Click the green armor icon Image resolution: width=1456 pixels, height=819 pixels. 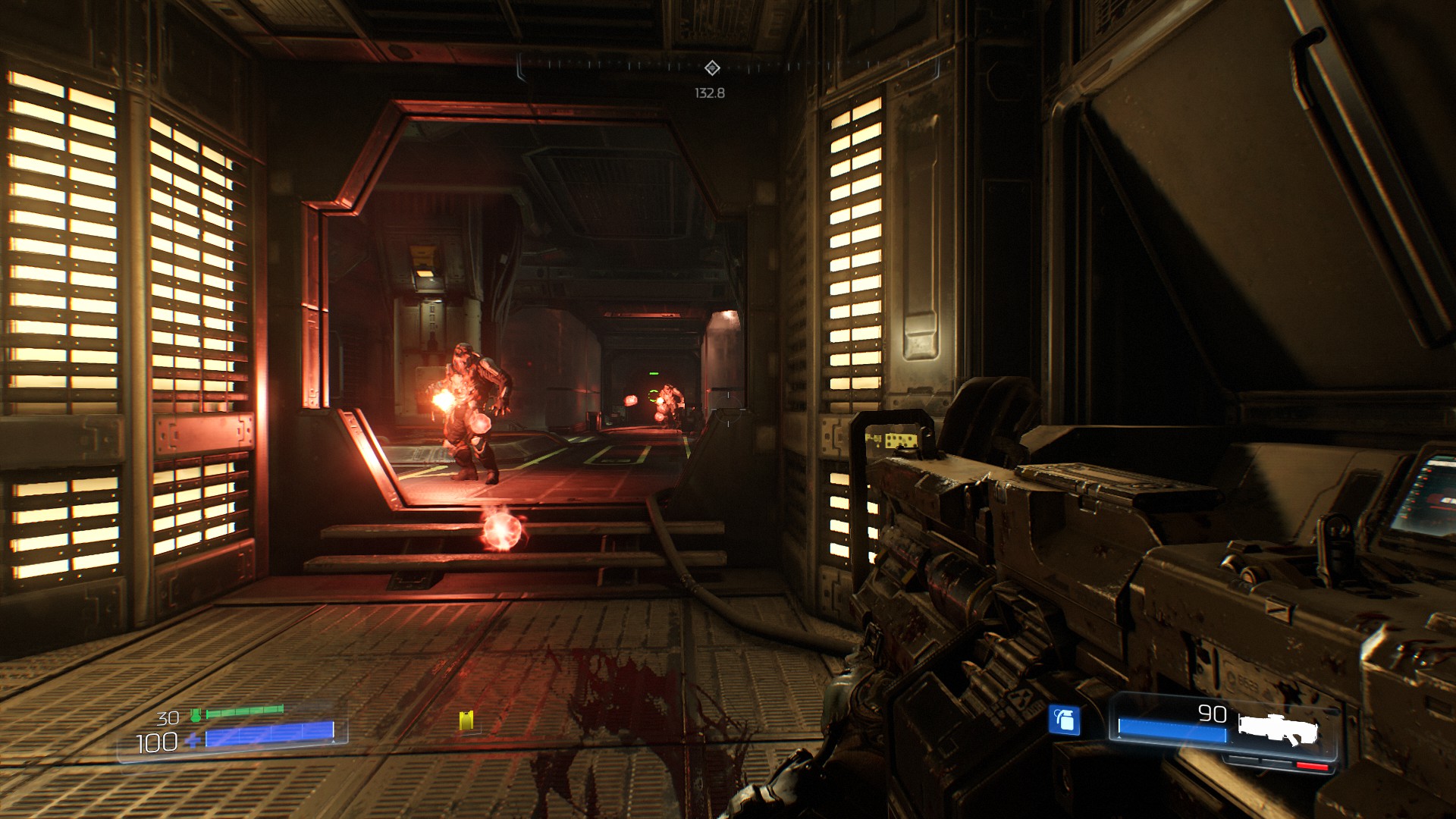click(x=196, y=714)
